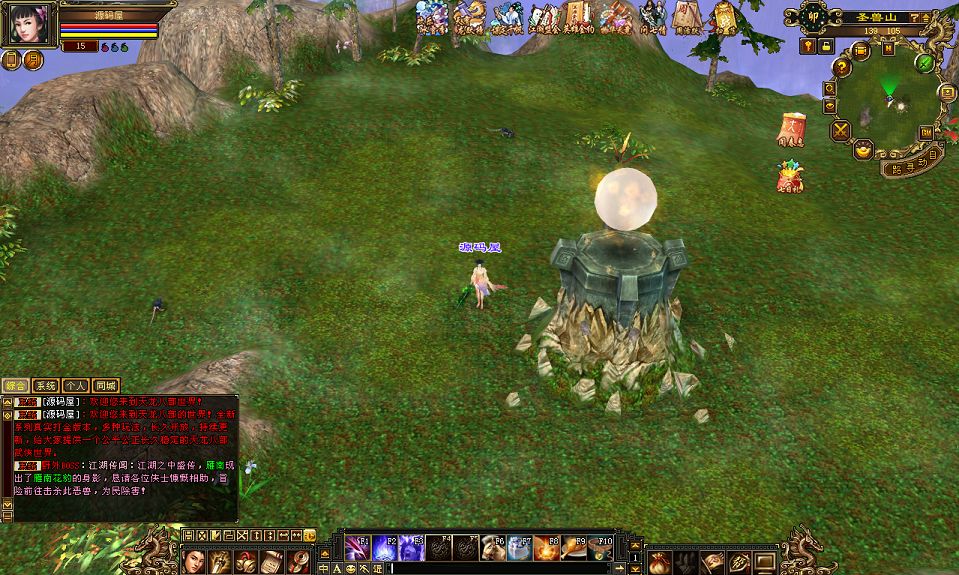959x575 pixels.
Task: Activate the green sword button on minimap
Action: [925, 63]
